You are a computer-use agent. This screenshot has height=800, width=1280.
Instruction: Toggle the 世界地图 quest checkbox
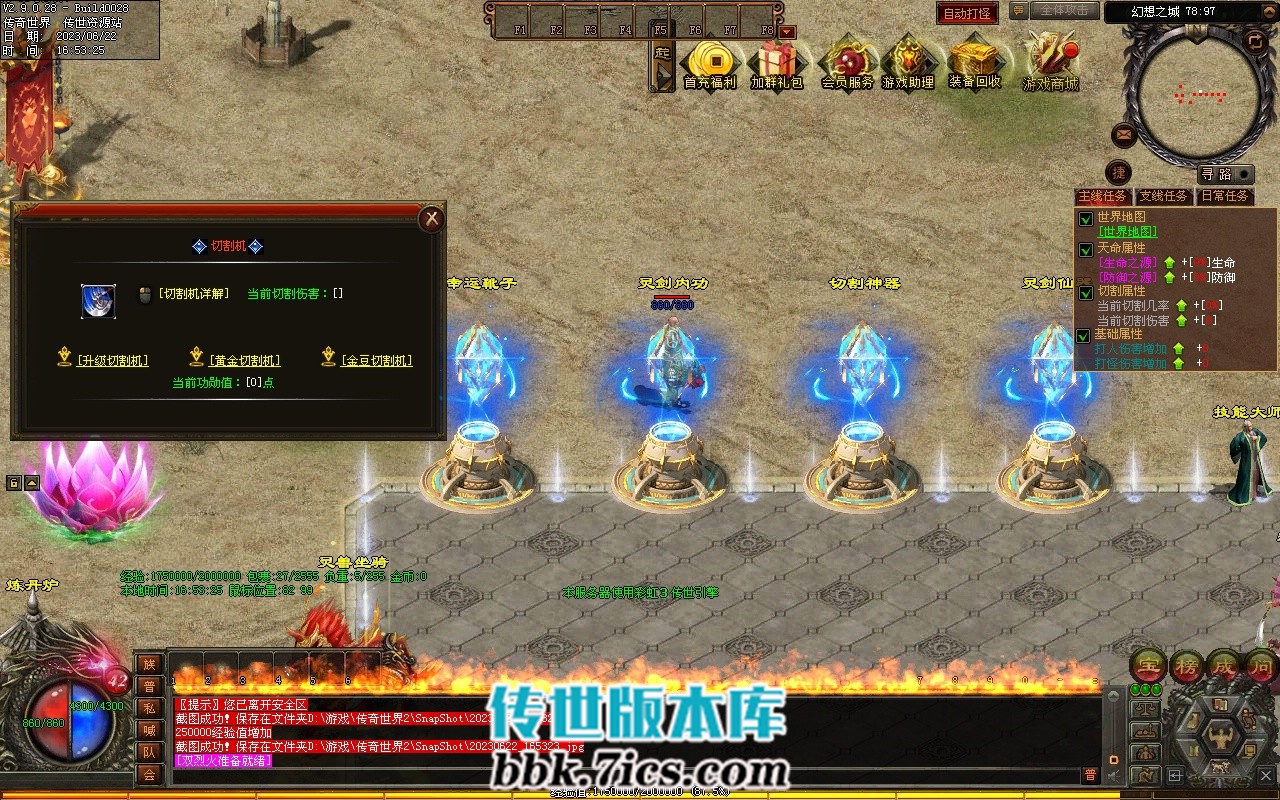(1086, 219)
